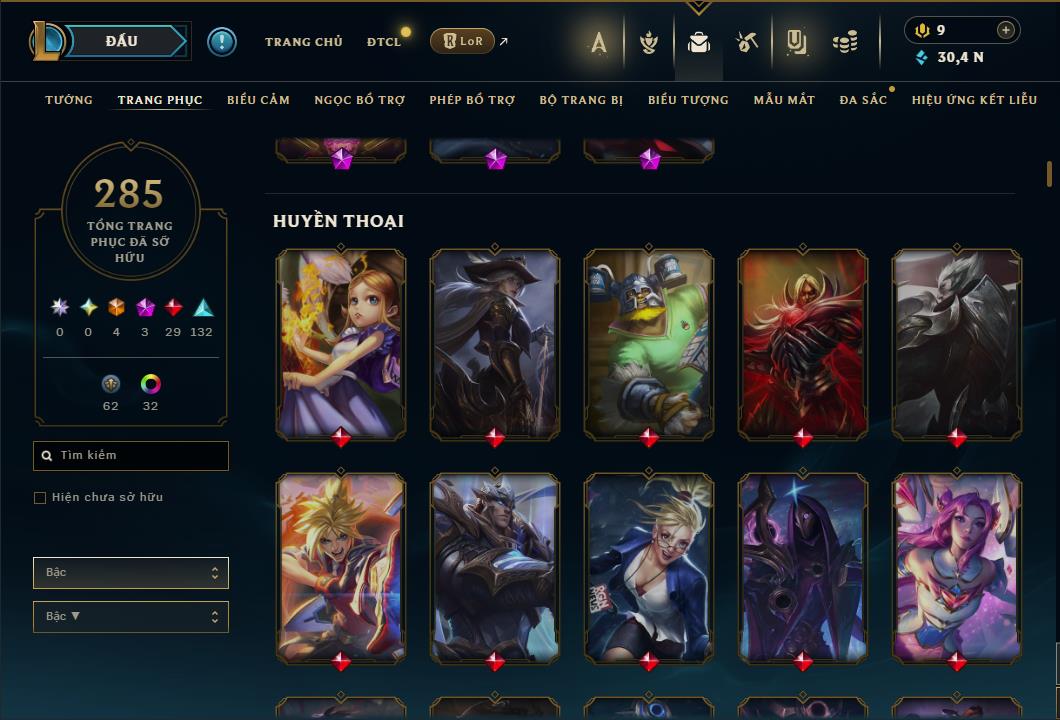The height and width of the screenshot is (720, 1060).
Task: Open the coin stack store icon
Action: point(845,42)
